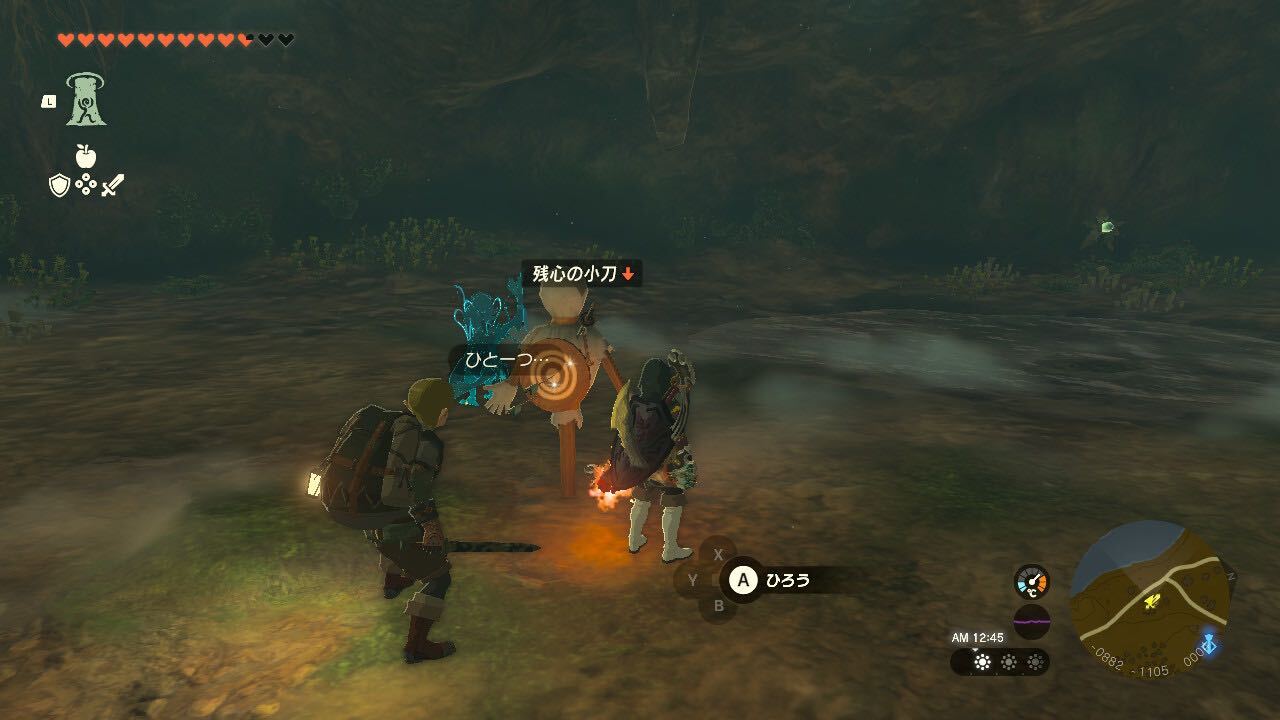Toggle the third weather forecast icon
Screen dimensions: 1280x720
coord(1036,661)
